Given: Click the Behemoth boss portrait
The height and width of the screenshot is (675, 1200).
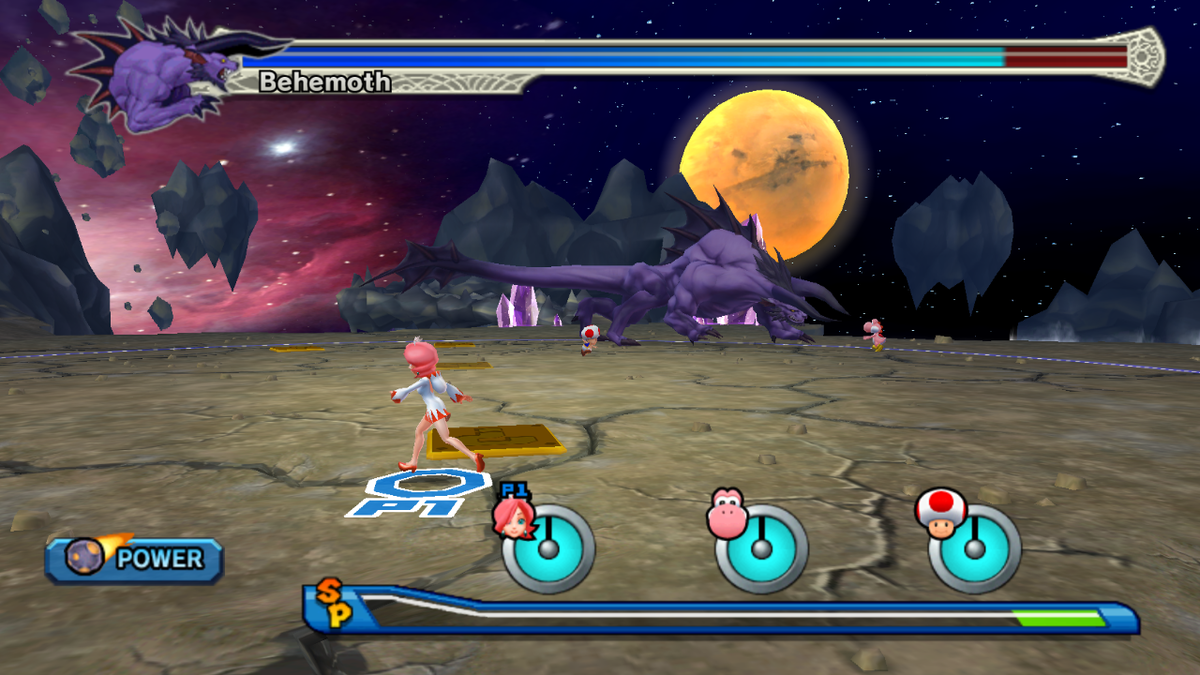Looking at the screenshot, I should pyautogui.click(x=170, y=82).
